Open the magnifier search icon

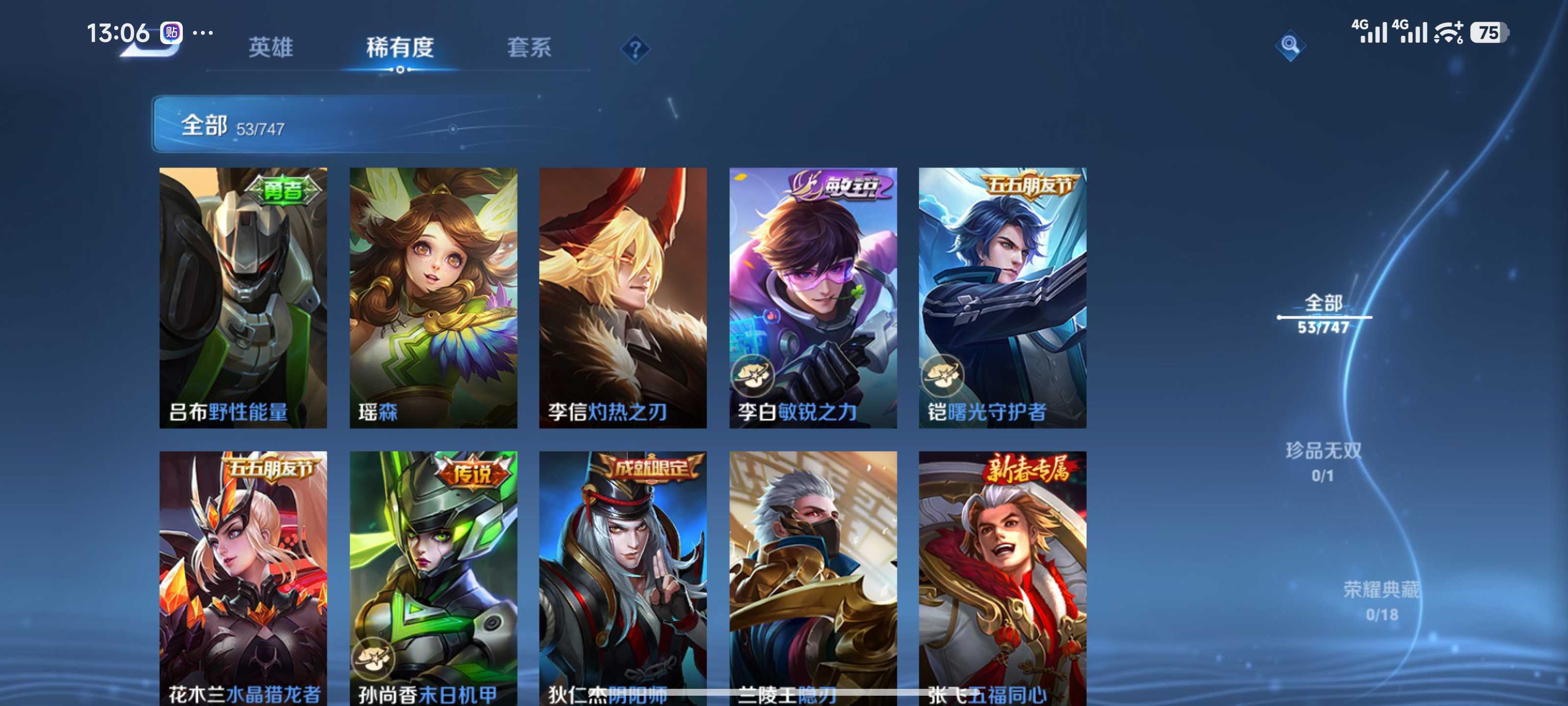pyautogui.click(x=1289, y=45)
